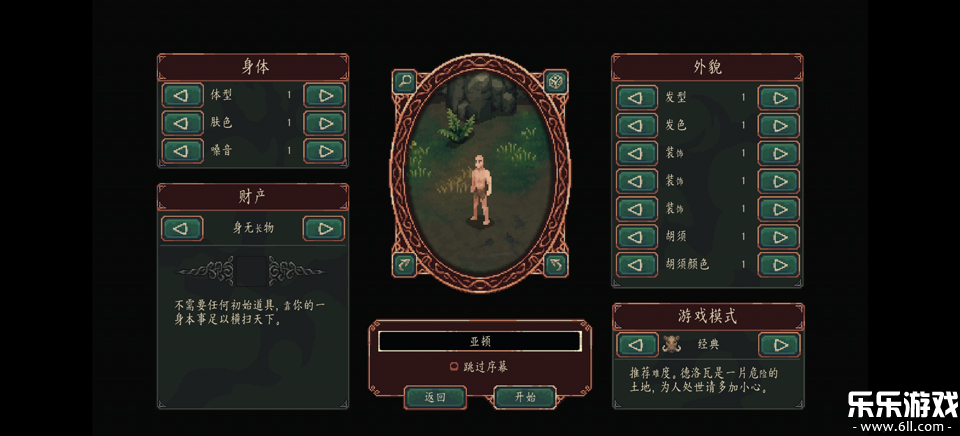The width and height of the screenshot is (960, 436).
Task: Randomize appearance with the dice icon
Action: (x=555, y=81)
